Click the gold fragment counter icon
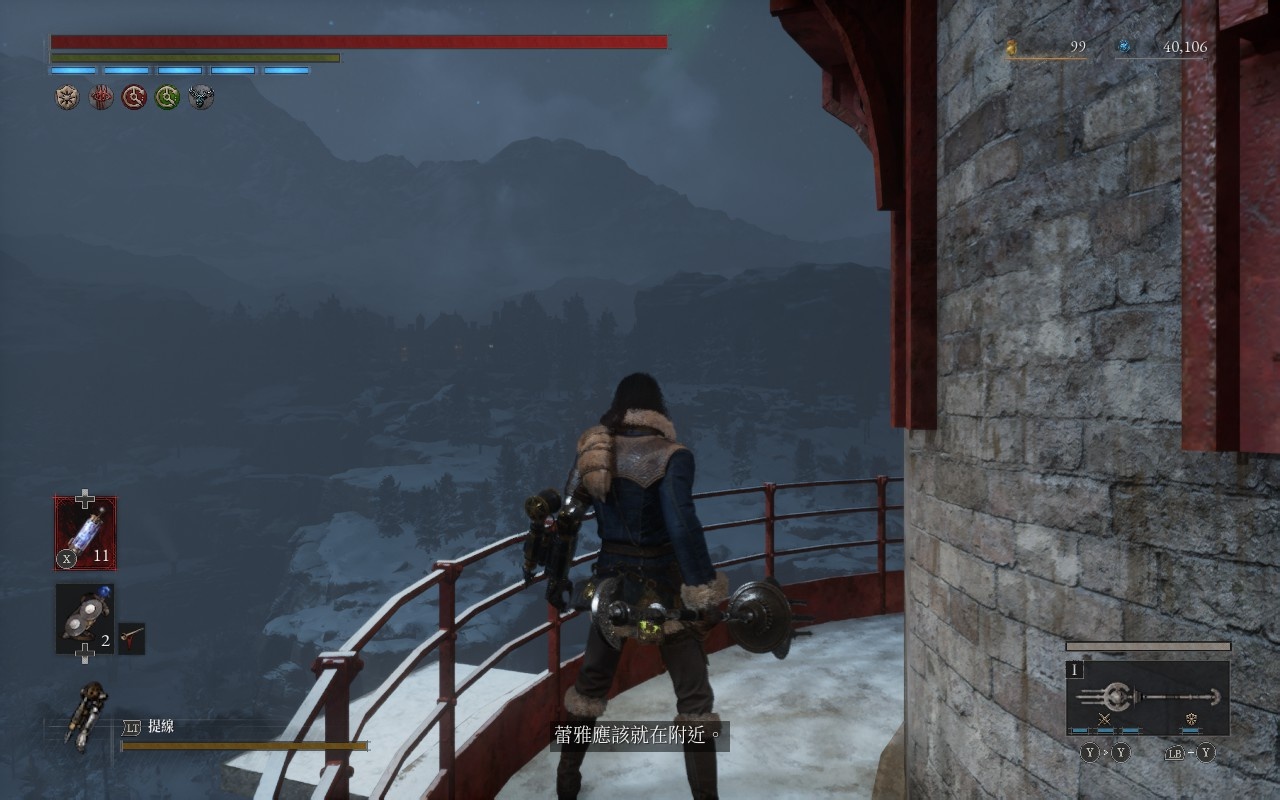Screen dimensions: 1280x800 (1012, 47)
